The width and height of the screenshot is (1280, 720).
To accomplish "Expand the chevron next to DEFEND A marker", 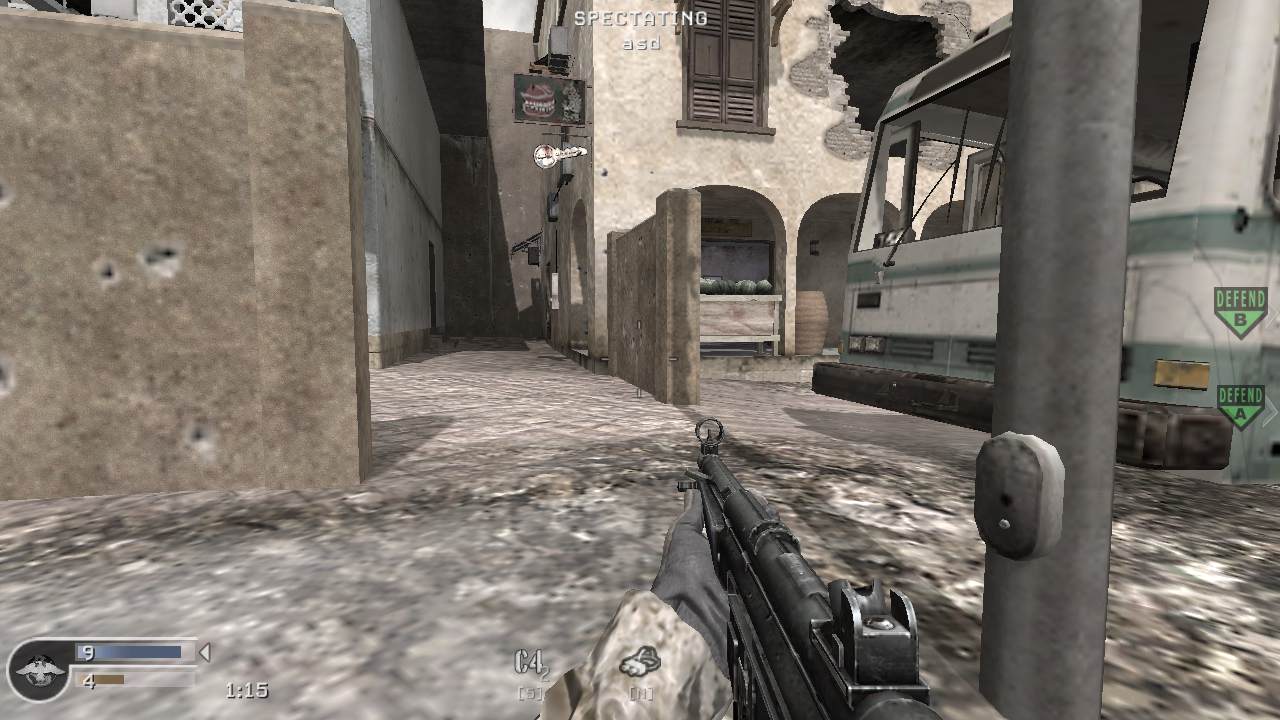I will coord(1271,409).
